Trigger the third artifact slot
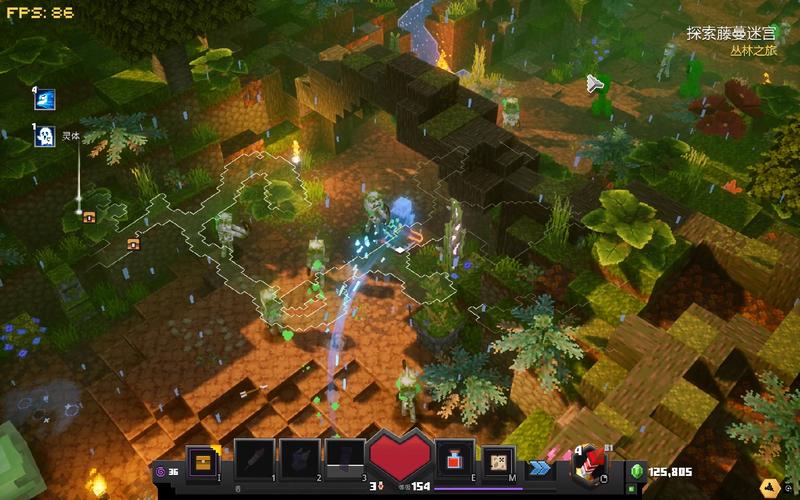This screenshot has height=500, width=800. pyautogui.click(x=344, y=461)
